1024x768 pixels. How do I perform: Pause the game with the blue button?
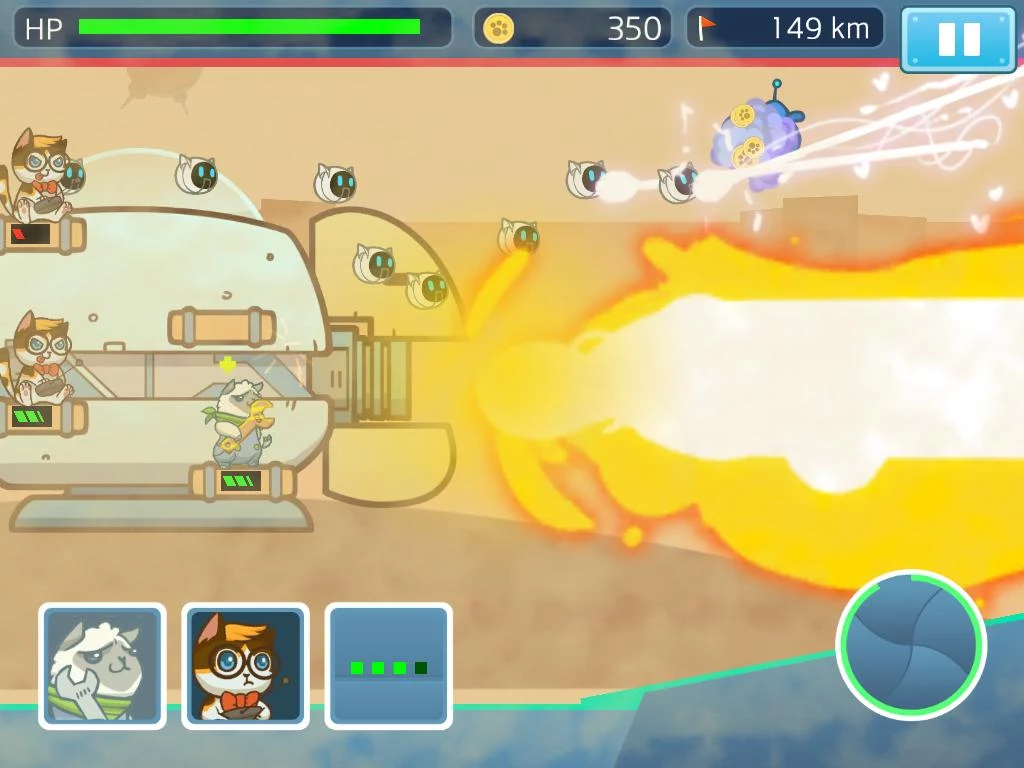pyautogui.click(x=958, y=39)
